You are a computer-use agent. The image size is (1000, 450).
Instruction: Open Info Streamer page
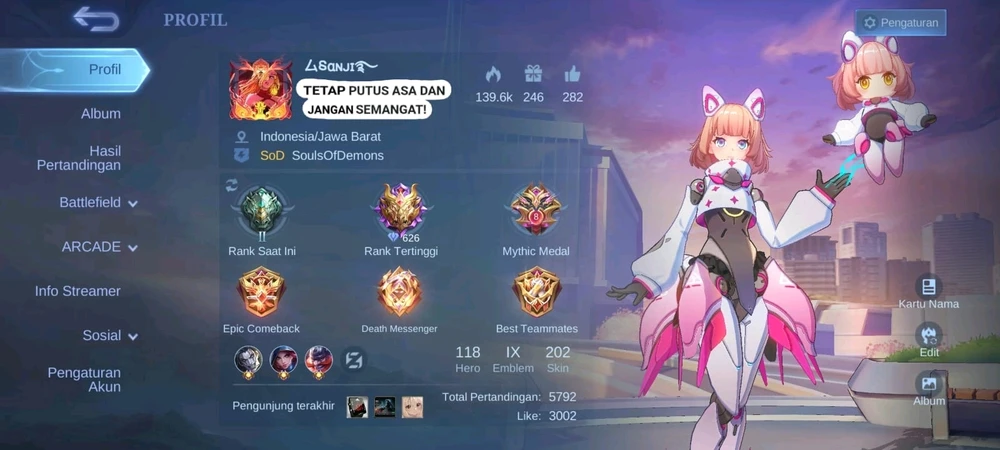[78, 291]
